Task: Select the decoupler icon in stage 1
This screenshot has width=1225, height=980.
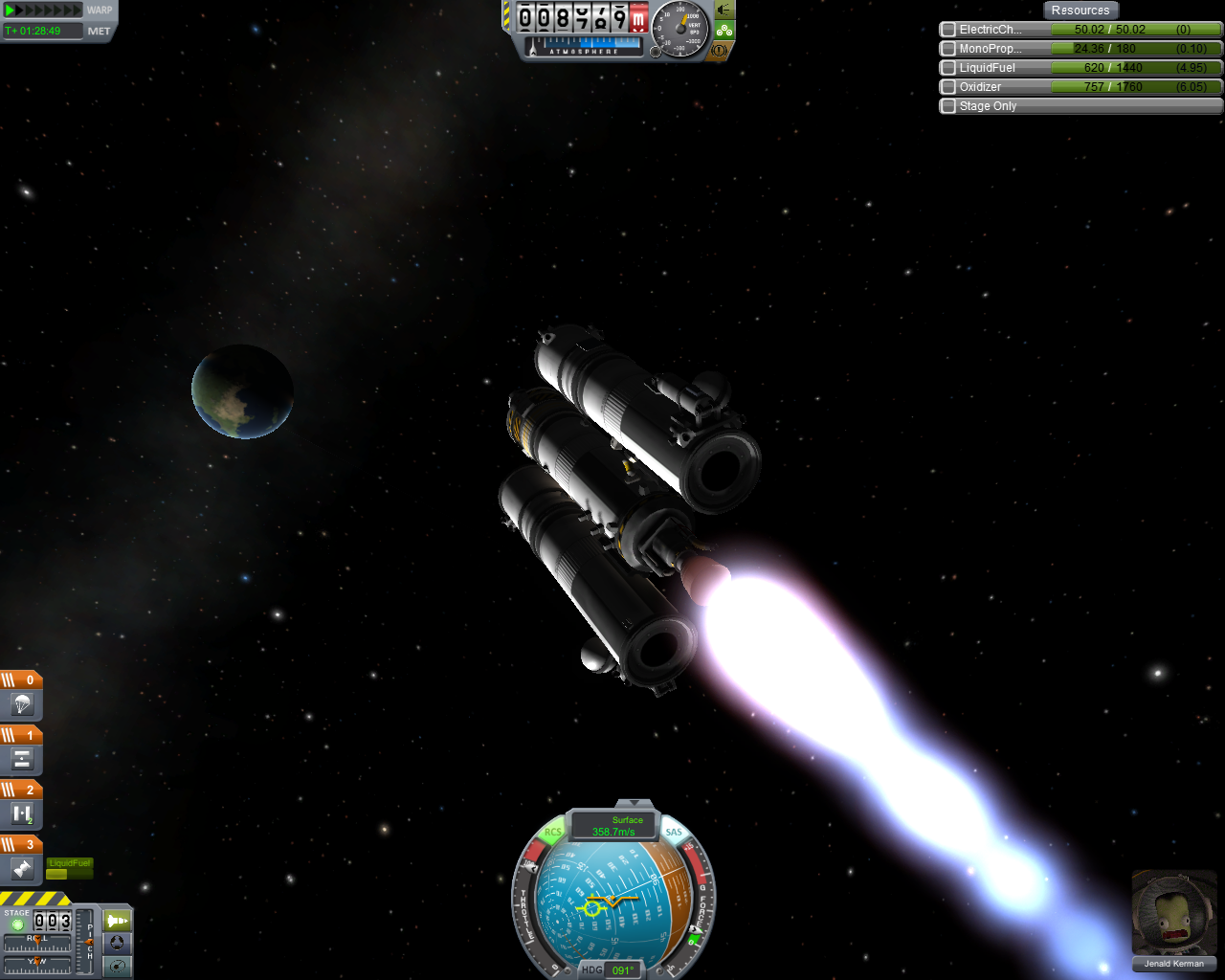Action: coord(22,760)
